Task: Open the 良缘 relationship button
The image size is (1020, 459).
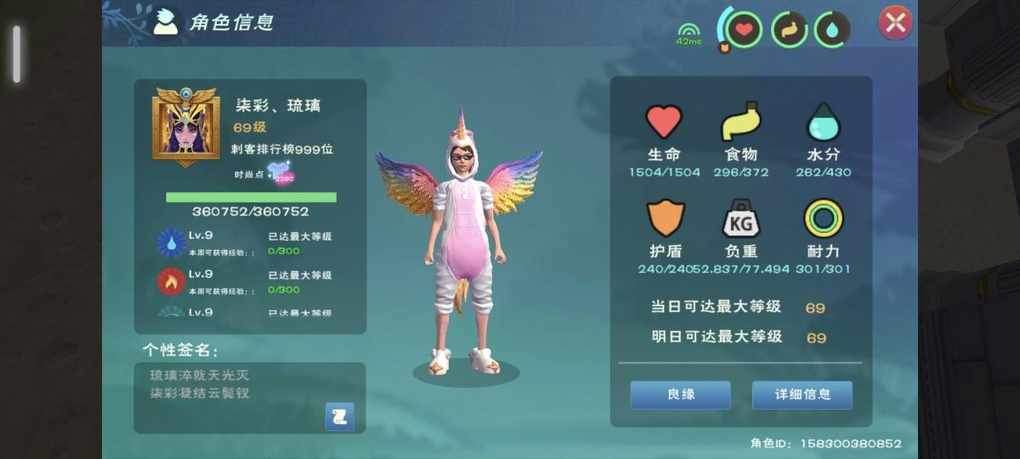Action: coord(680,394)
